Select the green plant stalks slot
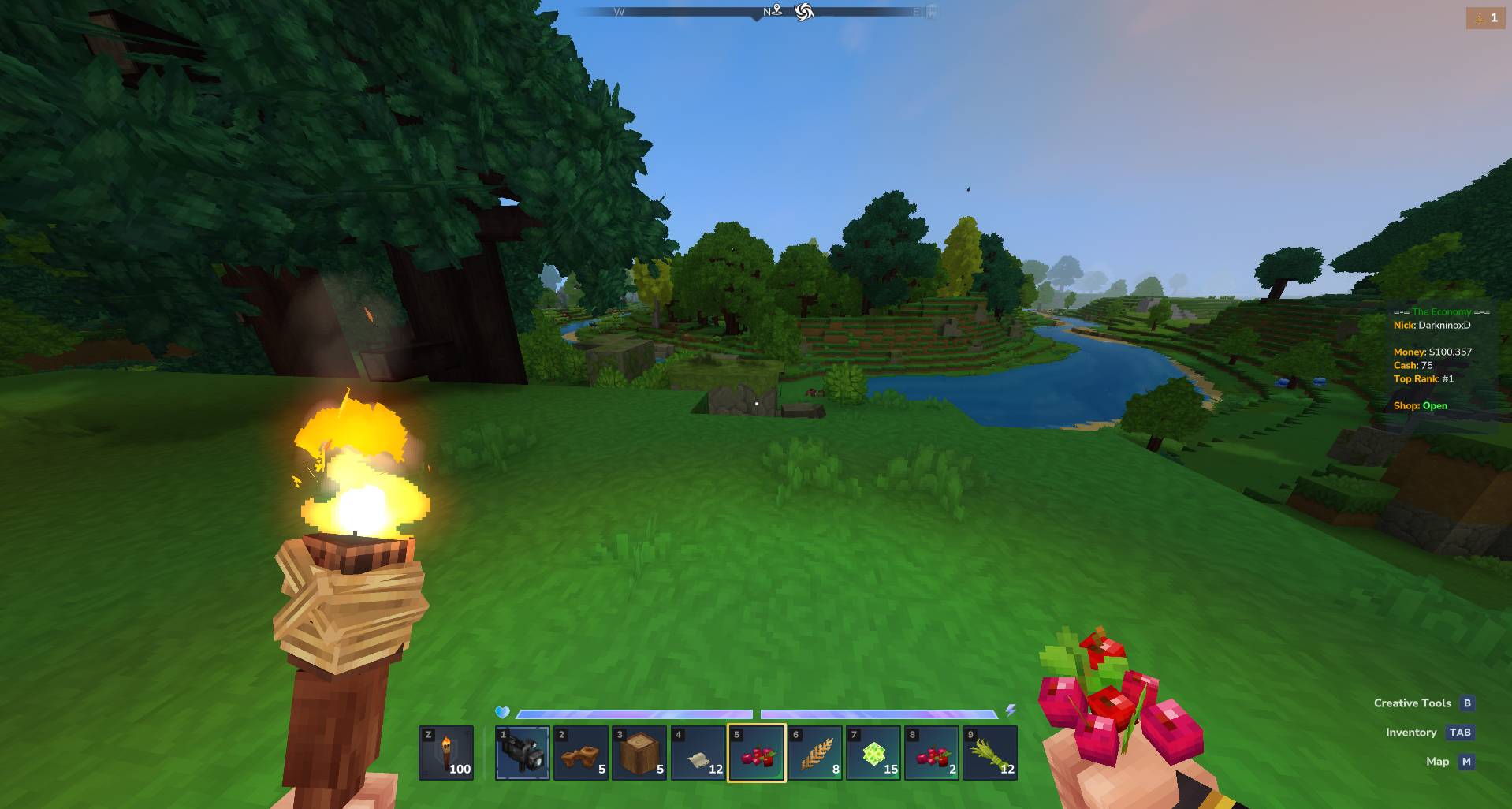 (990, 753)
